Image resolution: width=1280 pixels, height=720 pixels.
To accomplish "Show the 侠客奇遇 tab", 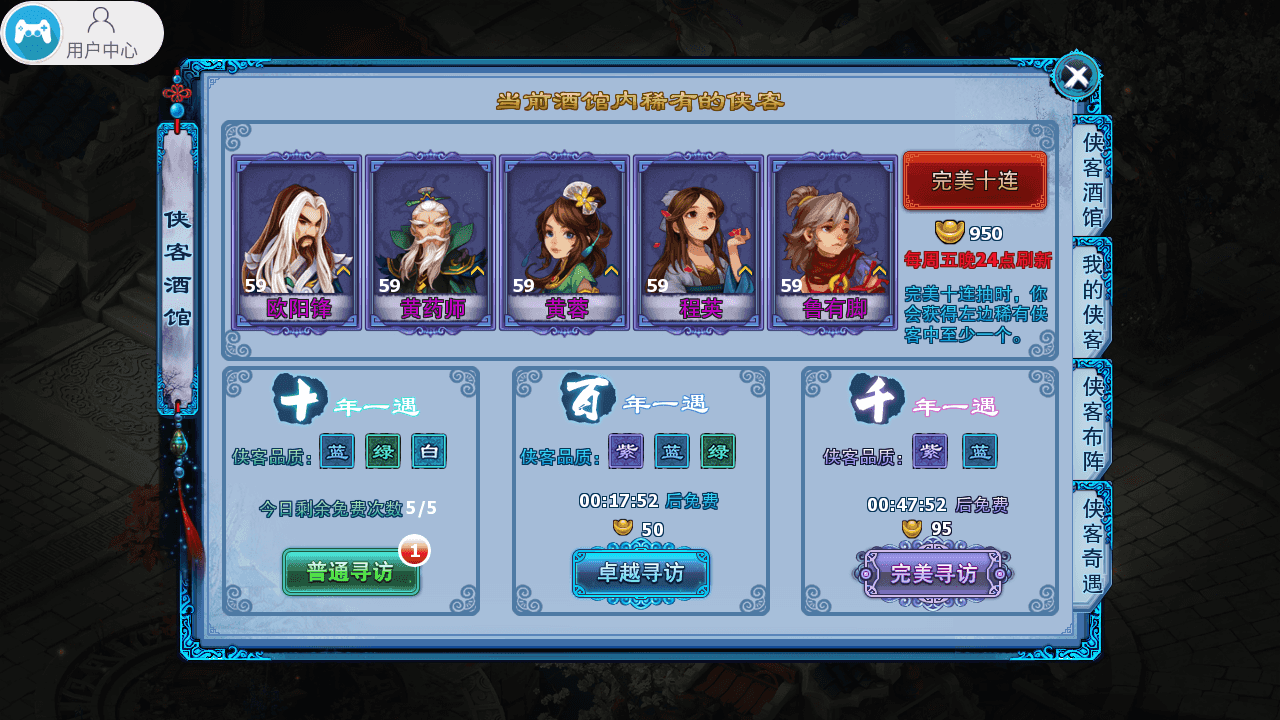I will [x=1092, y=545].
